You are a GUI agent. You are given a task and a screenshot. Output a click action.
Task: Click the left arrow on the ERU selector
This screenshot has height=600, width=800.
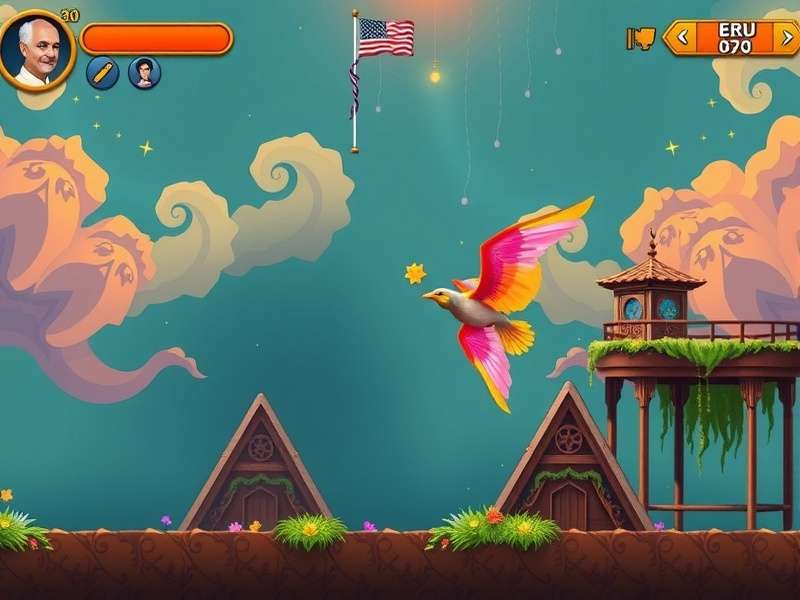pyautogui.click(x=683, y=38)
